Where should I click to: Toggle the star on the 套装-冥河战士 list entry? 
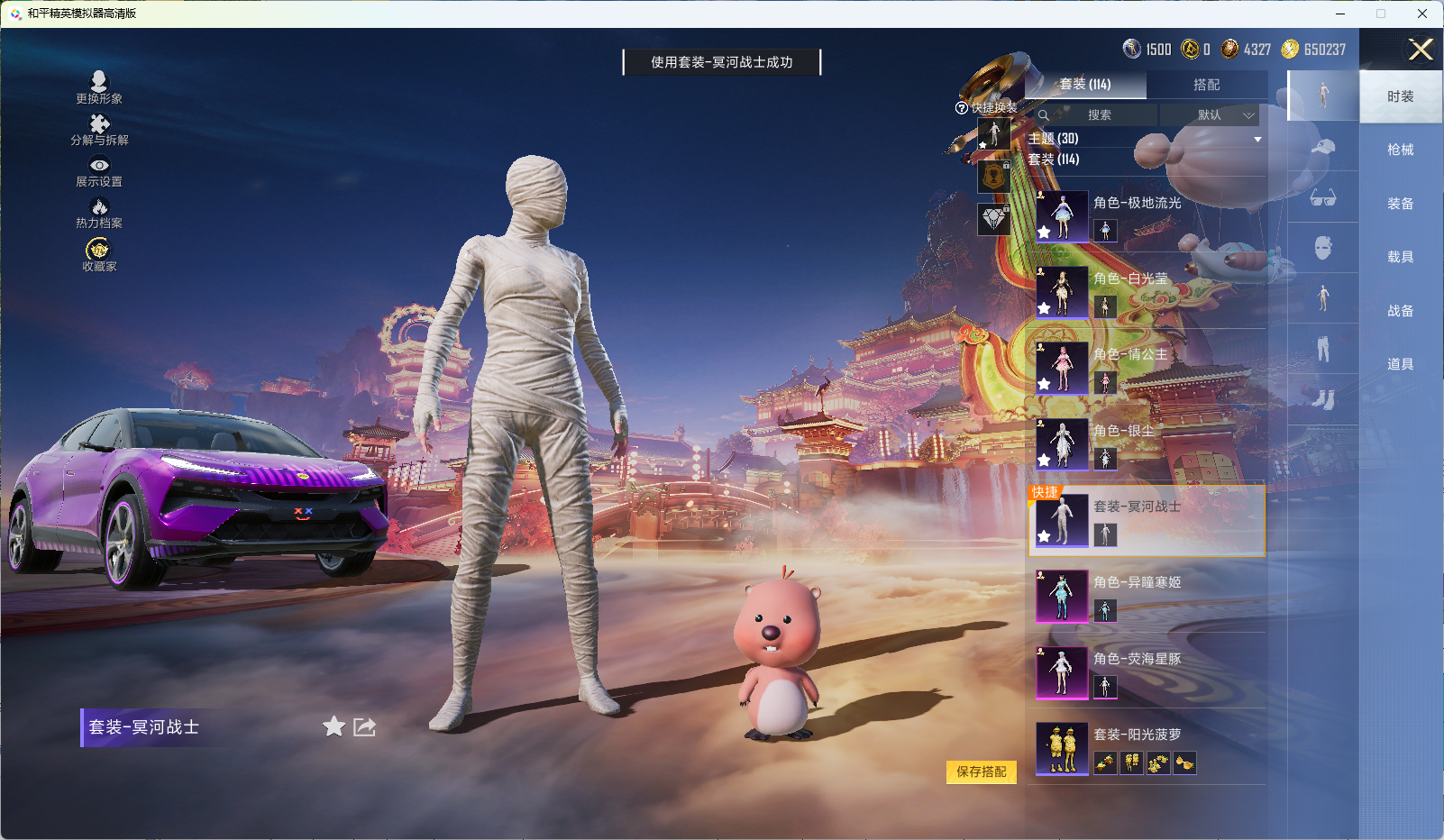pyautogui.click(x=1043, y=537)
